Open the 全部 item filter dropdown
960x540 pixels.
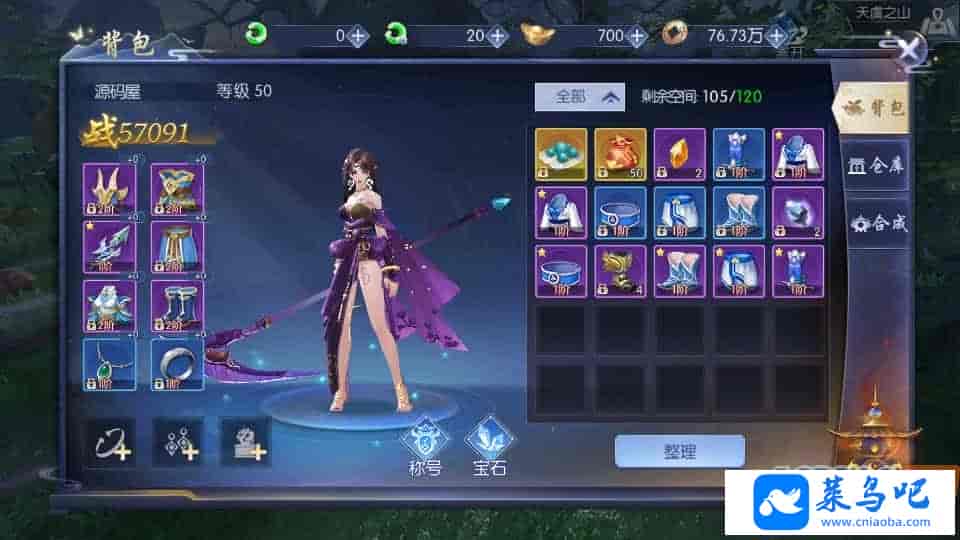[579, 97]
